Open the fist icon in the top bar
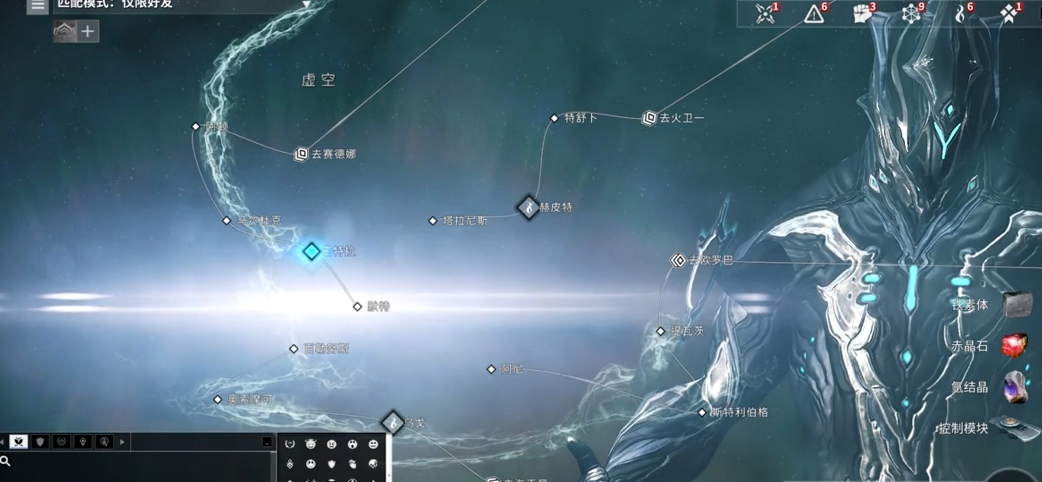Viewport: 1042px width, 482px height. (x=863, y=14)
